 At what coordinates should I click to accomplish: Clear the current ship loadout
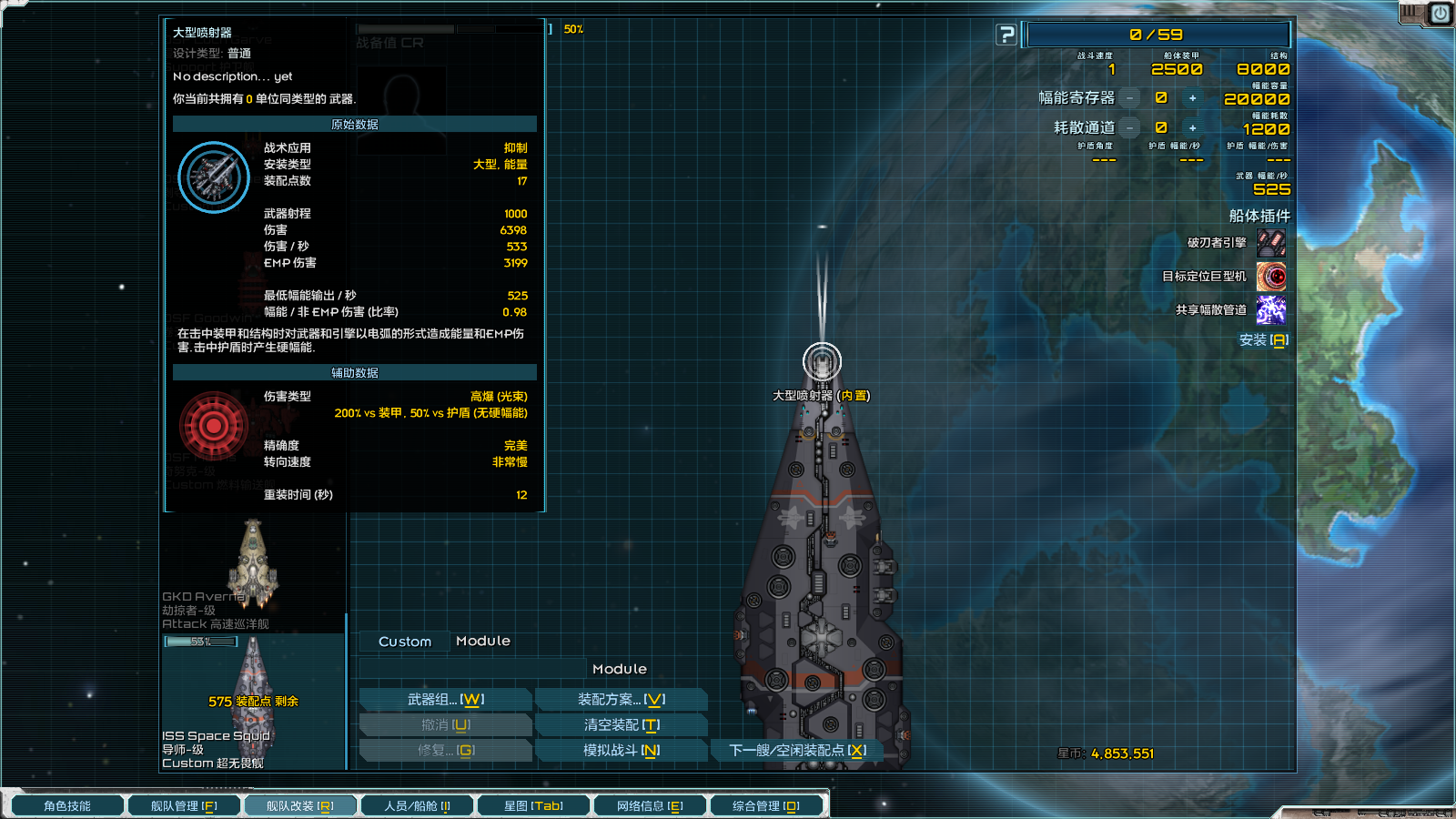622,725
